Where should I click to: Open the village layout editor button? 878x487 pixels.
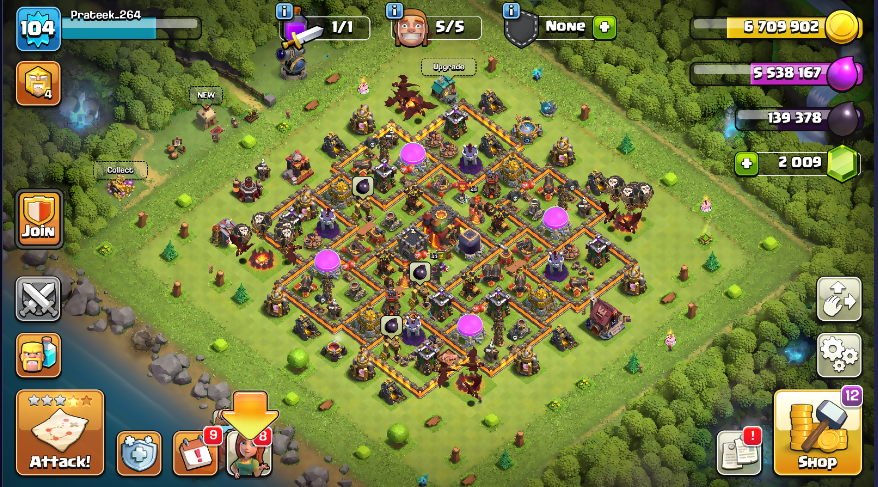839,299
